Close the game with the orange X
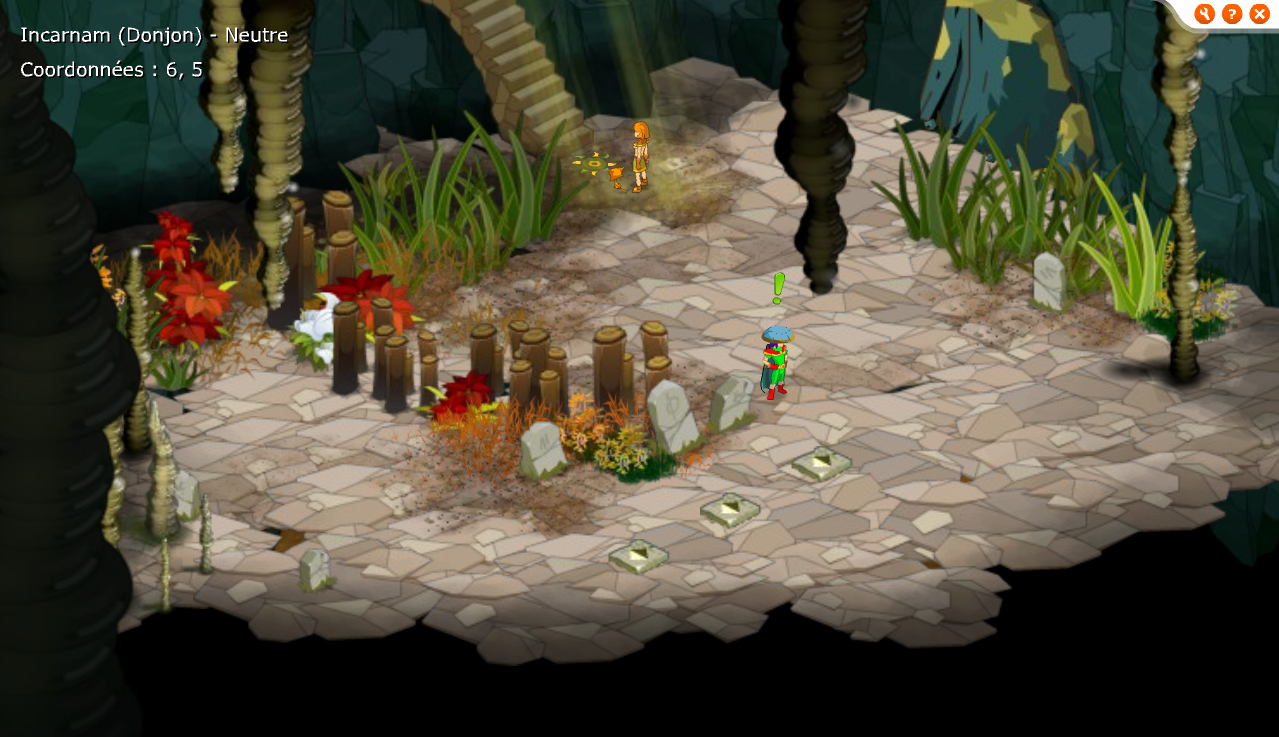Screen dimensions: 1279x737 [1259, 14]
